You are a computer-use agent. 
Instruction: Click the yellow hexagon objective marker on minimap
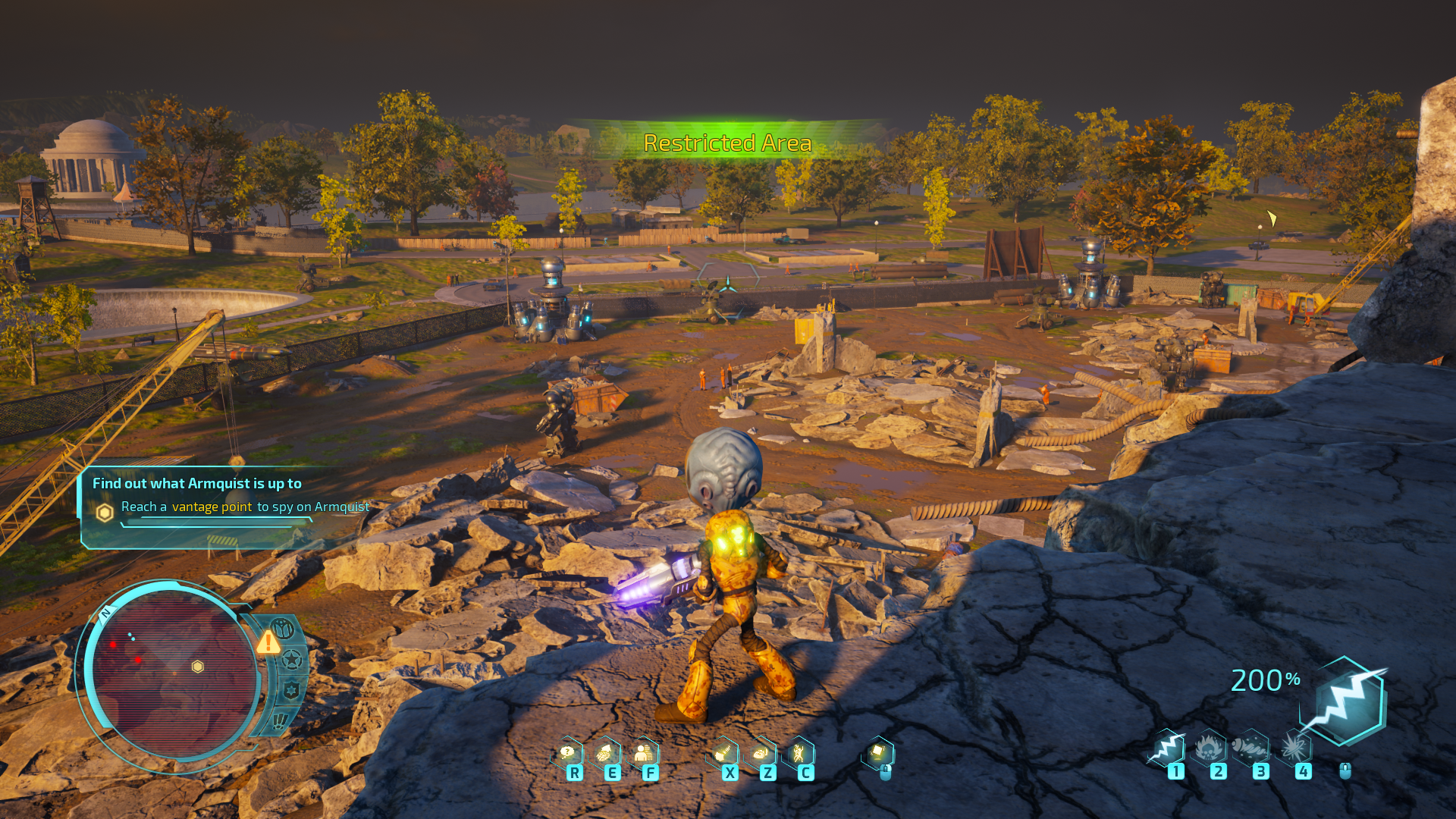pyautogui.click(x=198, y=667)
